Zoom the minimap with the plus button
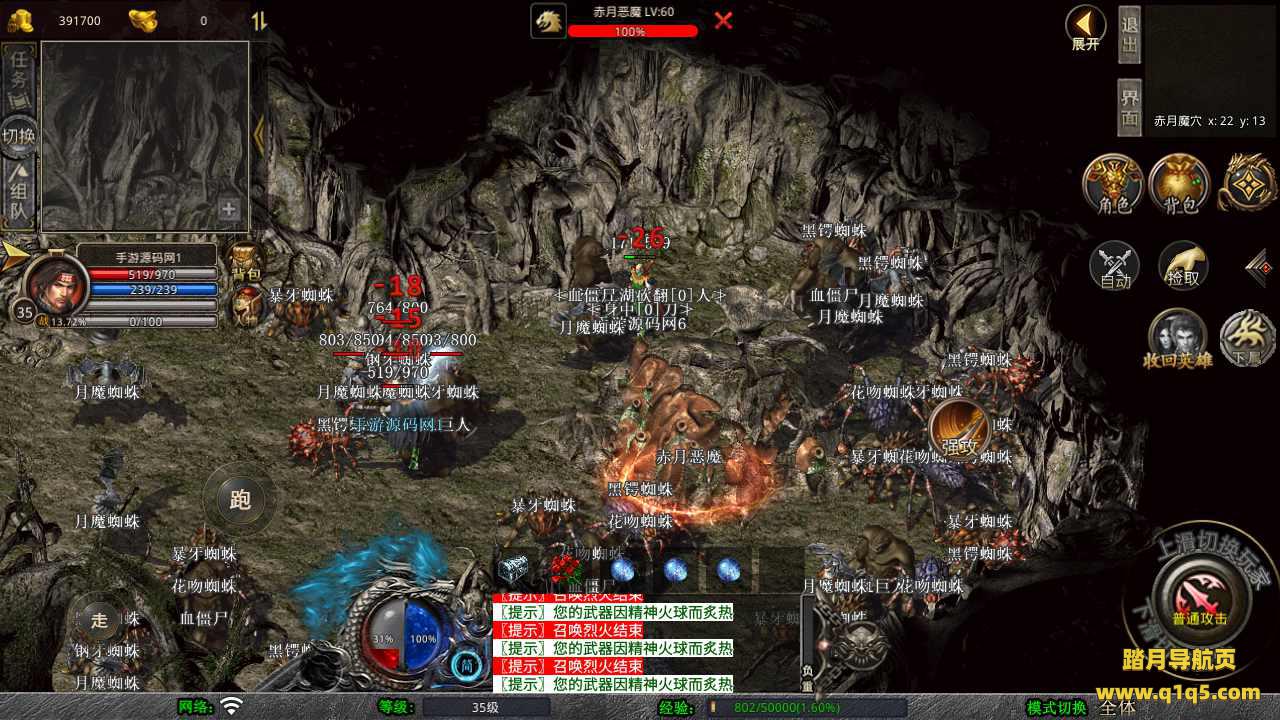 (x=229, y=210)
